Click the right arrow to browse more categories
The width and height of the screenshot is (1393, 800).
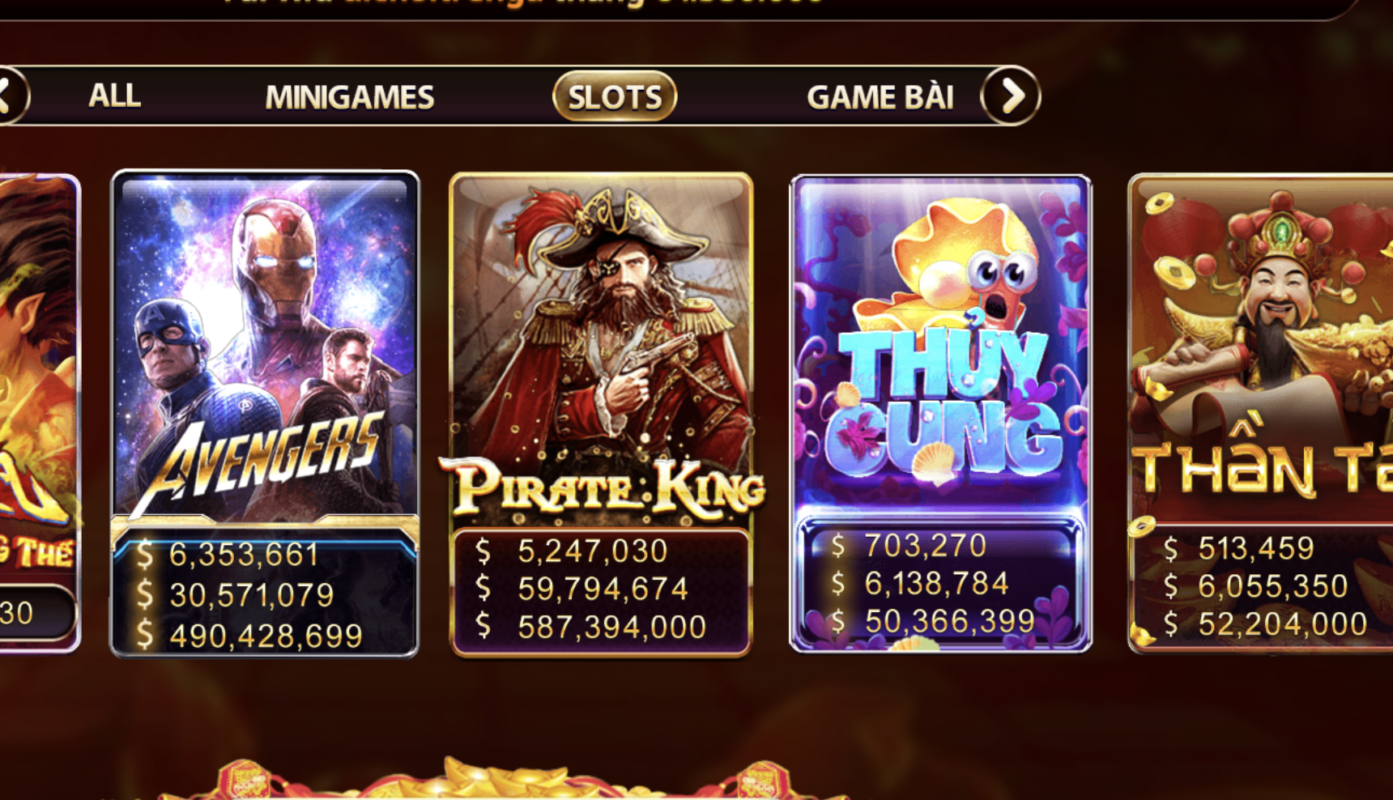1011,96
